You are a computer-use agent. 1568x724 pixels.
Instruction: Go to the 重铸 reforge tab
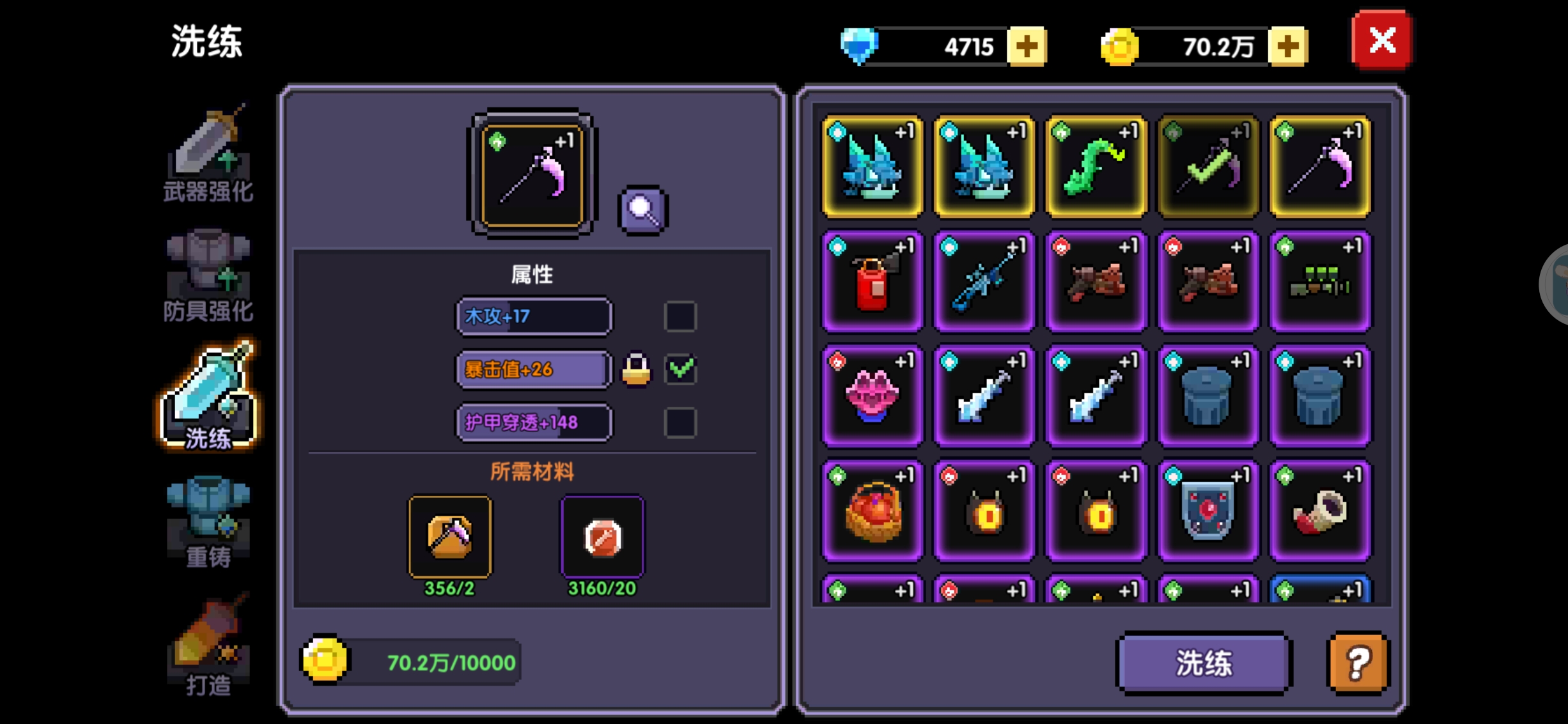208,521
